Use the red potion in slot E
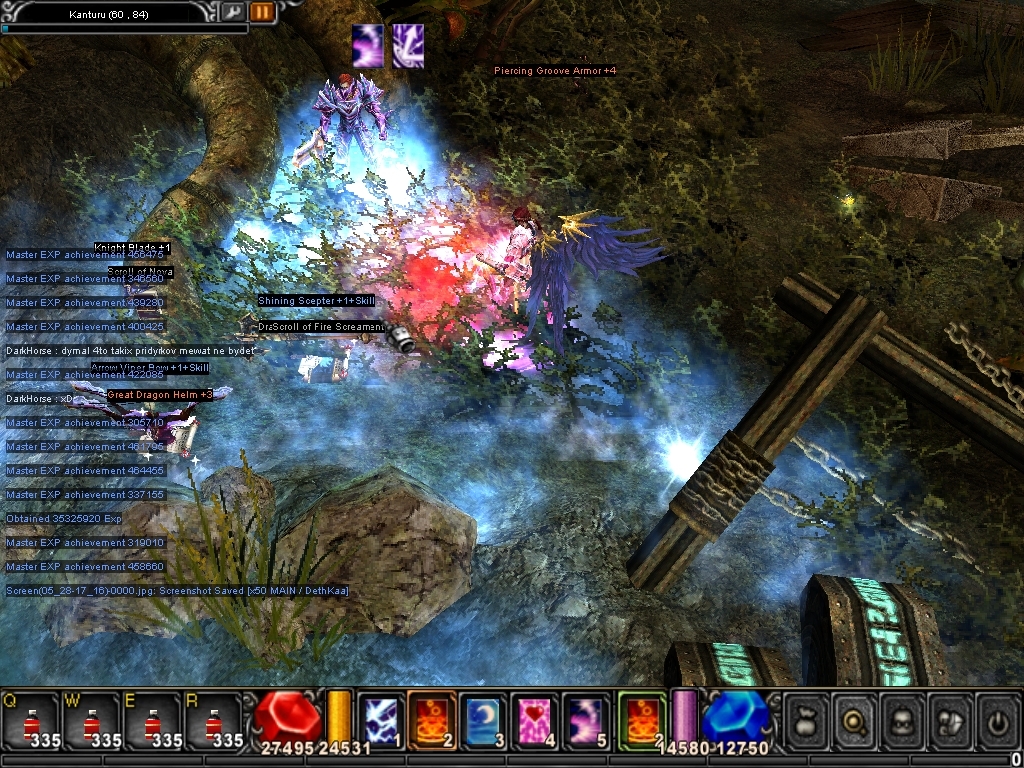The width and height of the screenshot is (1024, 768). [x=152, y=722]
